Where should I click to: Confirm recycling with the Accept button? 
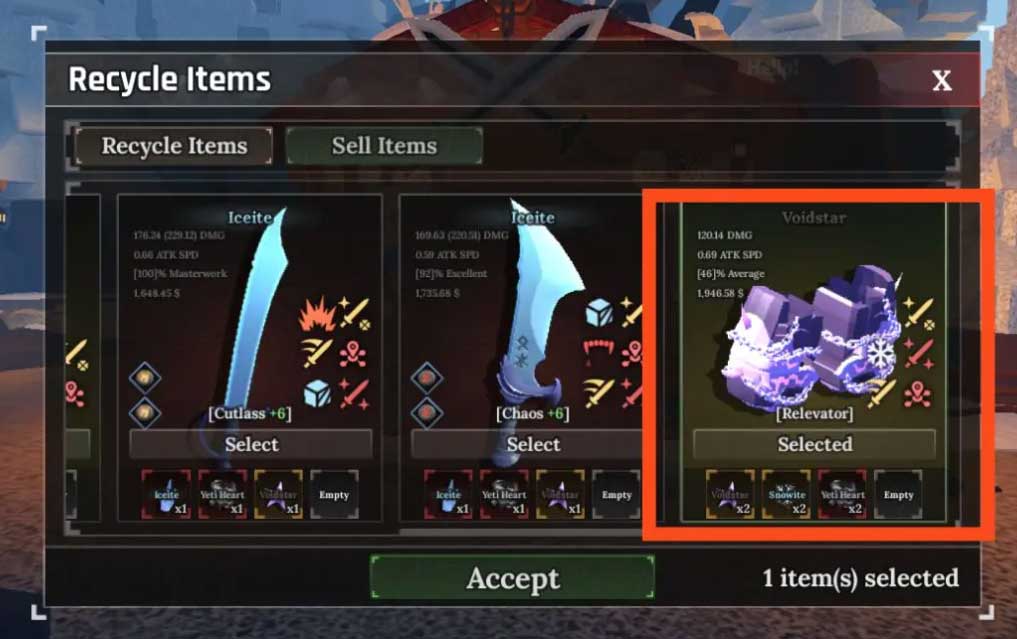[x=512, y=578]
